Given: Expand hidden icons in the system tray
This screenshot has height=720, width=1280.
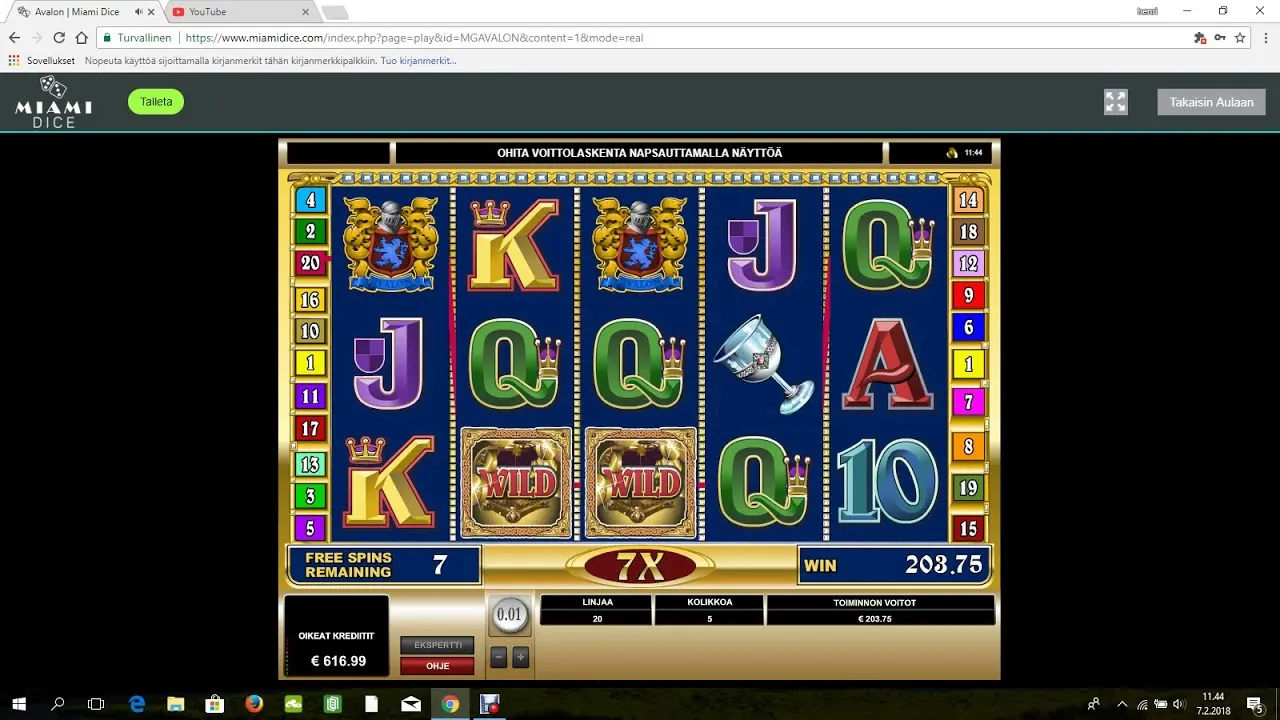Looking at the screenshot, I should pos(1122,704).
